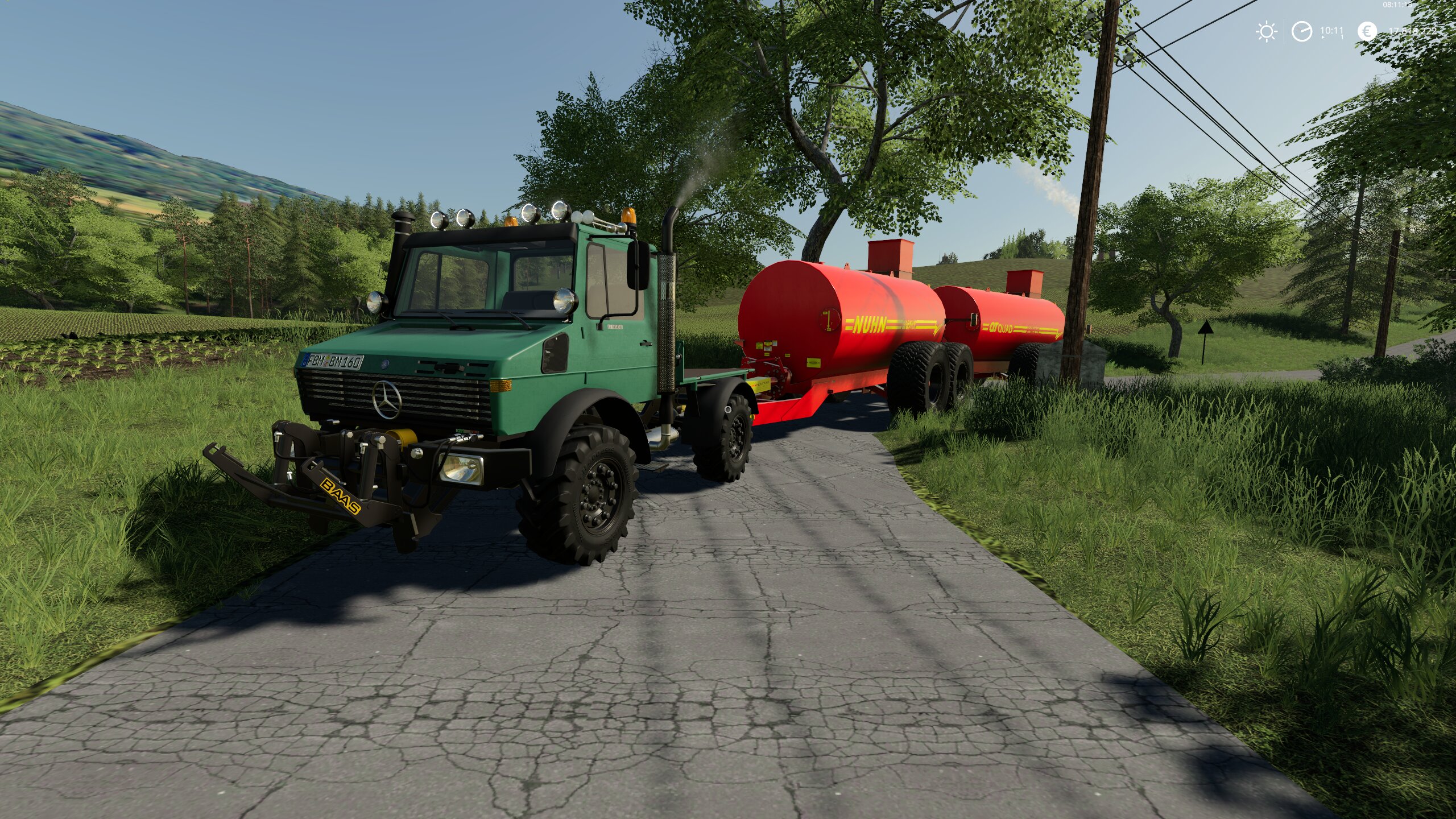Click the time scale "1" indicator

coord(1342,38)
